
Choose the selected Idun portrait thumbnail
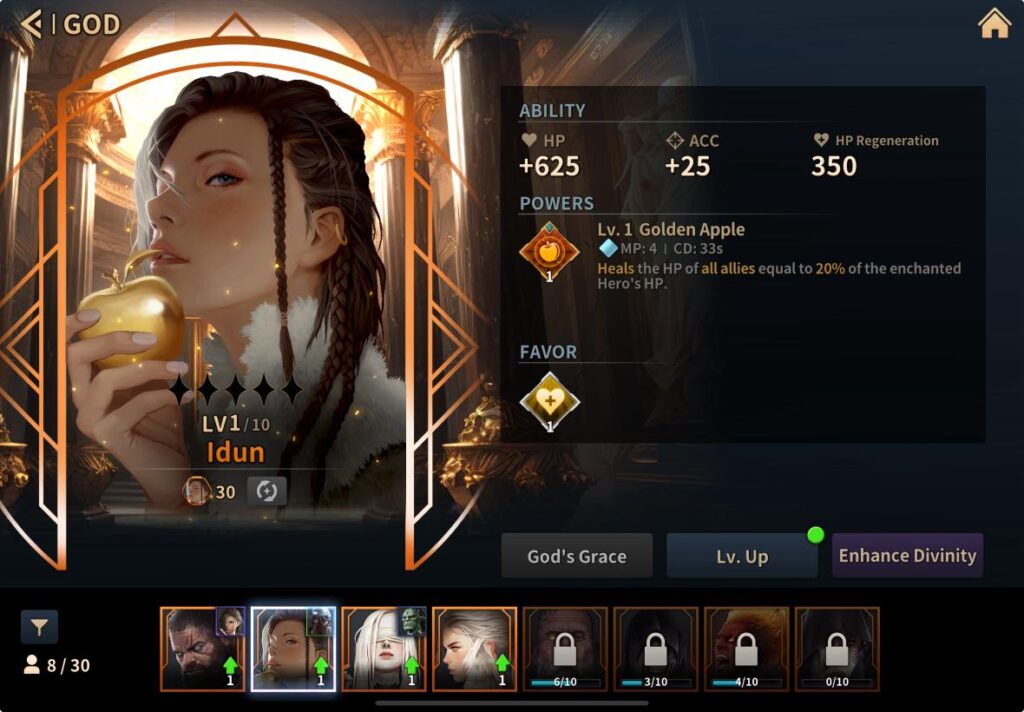[292, 649]
